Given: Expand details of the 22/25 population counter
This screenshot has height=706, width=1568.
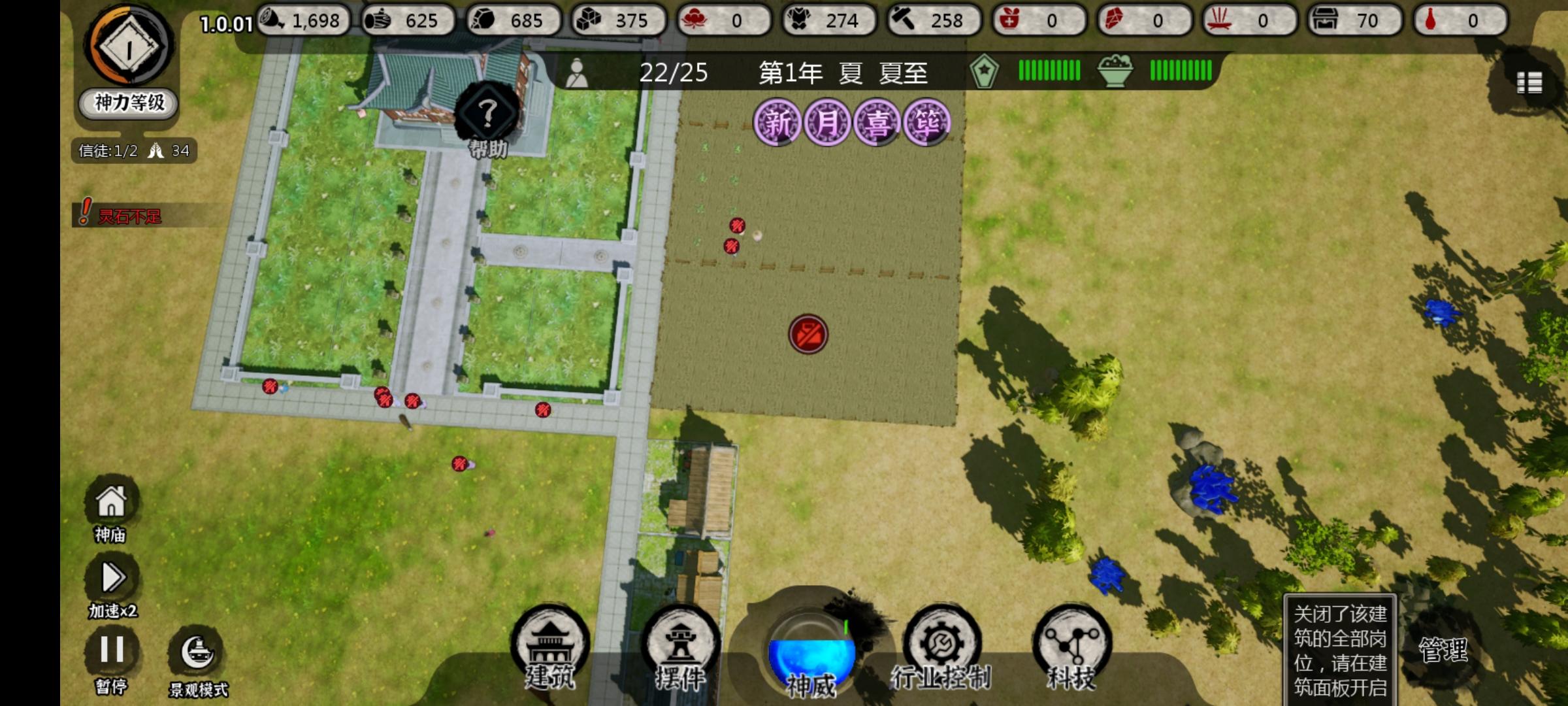Looking at the screenshot, I should point(674,73).
